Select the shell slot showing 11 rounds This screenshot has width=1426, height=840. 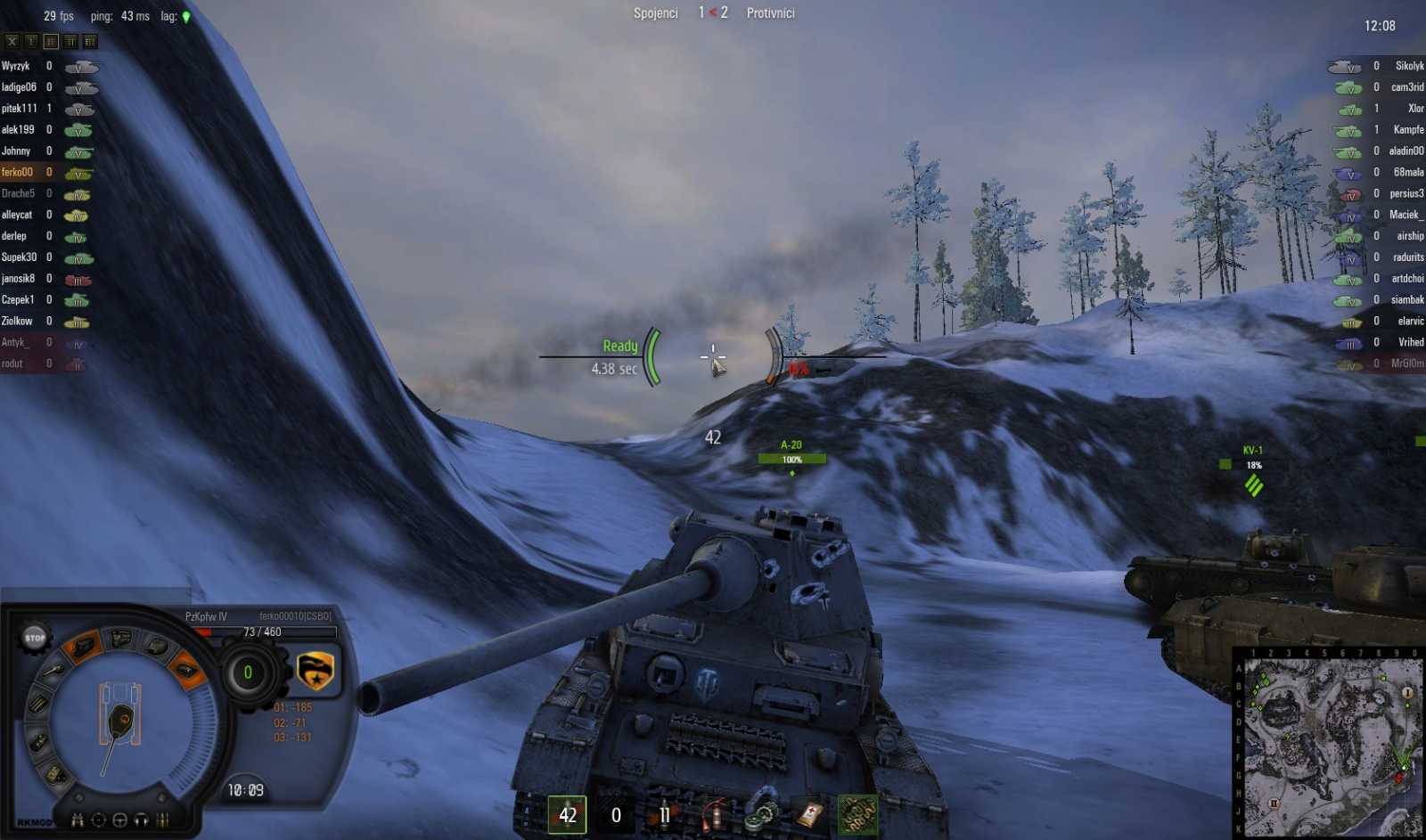click(x=664, y=814)
